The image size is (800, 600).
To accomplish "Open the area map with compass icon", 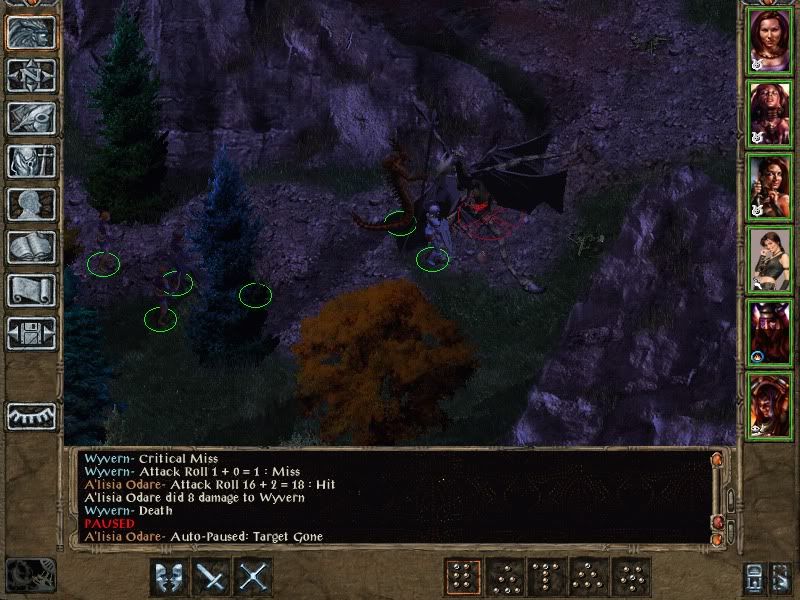I will (x=31, y=75).
